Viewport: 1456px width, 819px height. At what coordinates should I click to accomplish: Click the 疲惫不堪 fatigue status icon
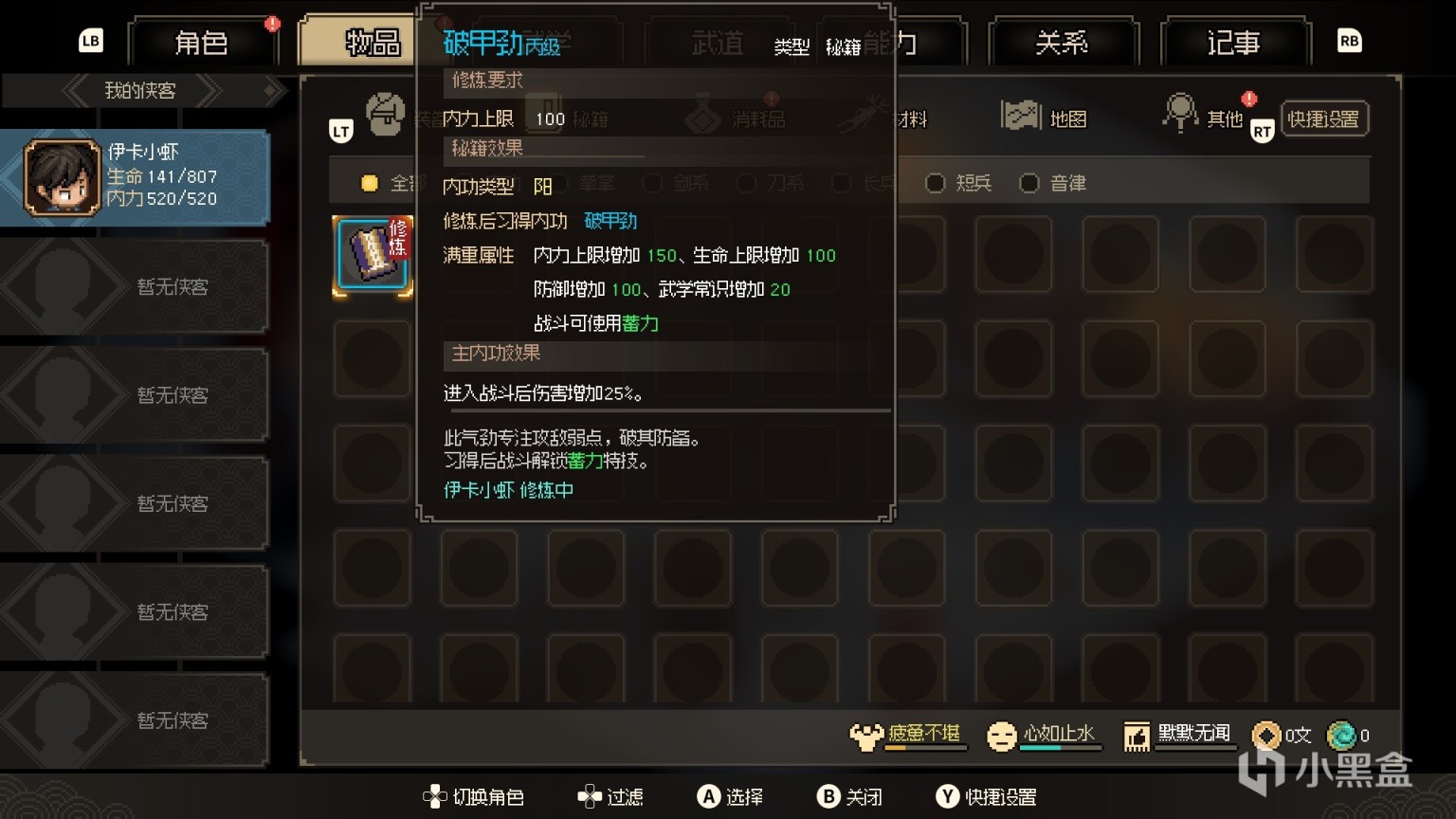pyautogui.click(x=865, y=735)
